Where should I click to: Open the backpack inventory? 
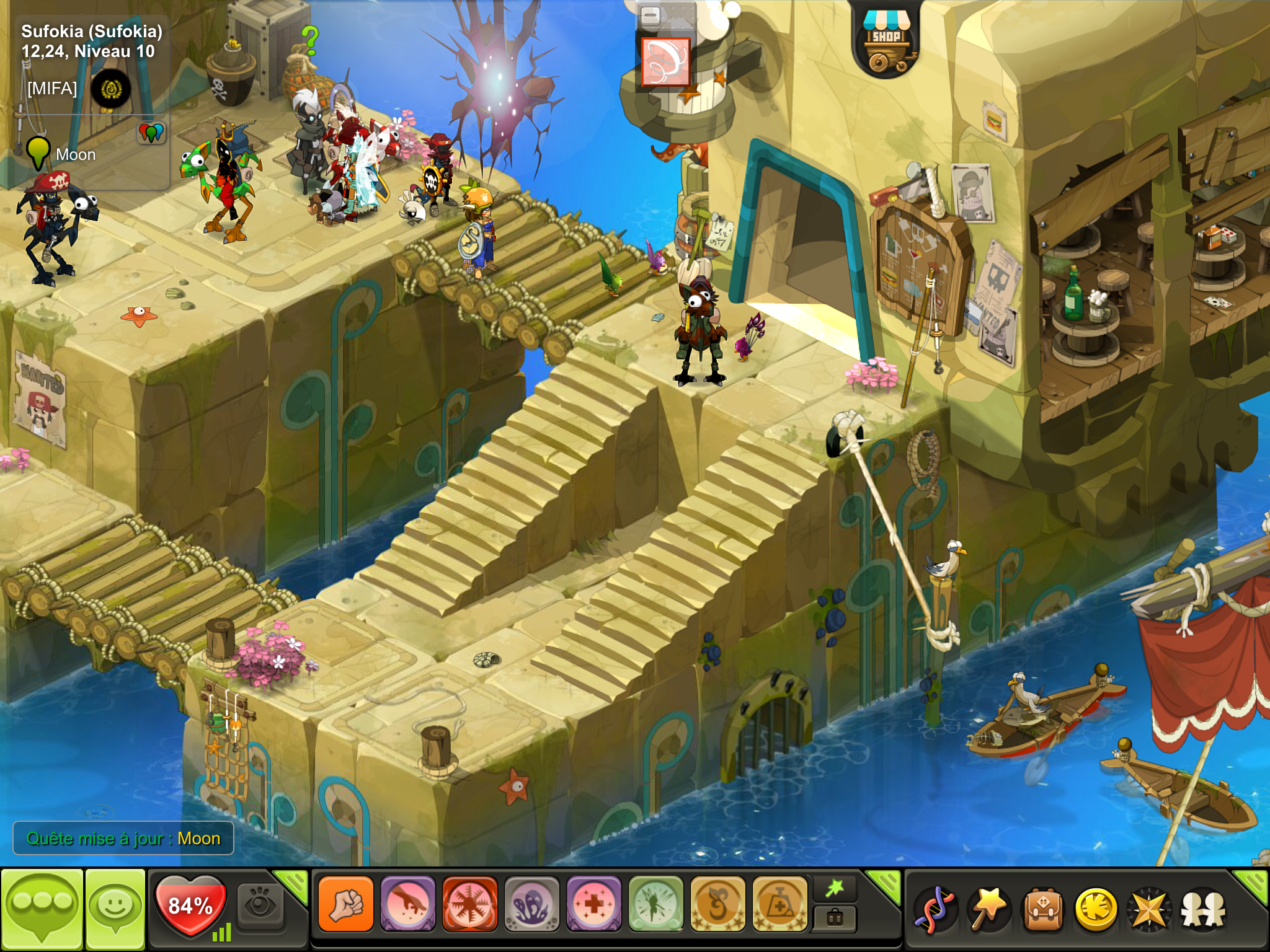pos(1043,909)
